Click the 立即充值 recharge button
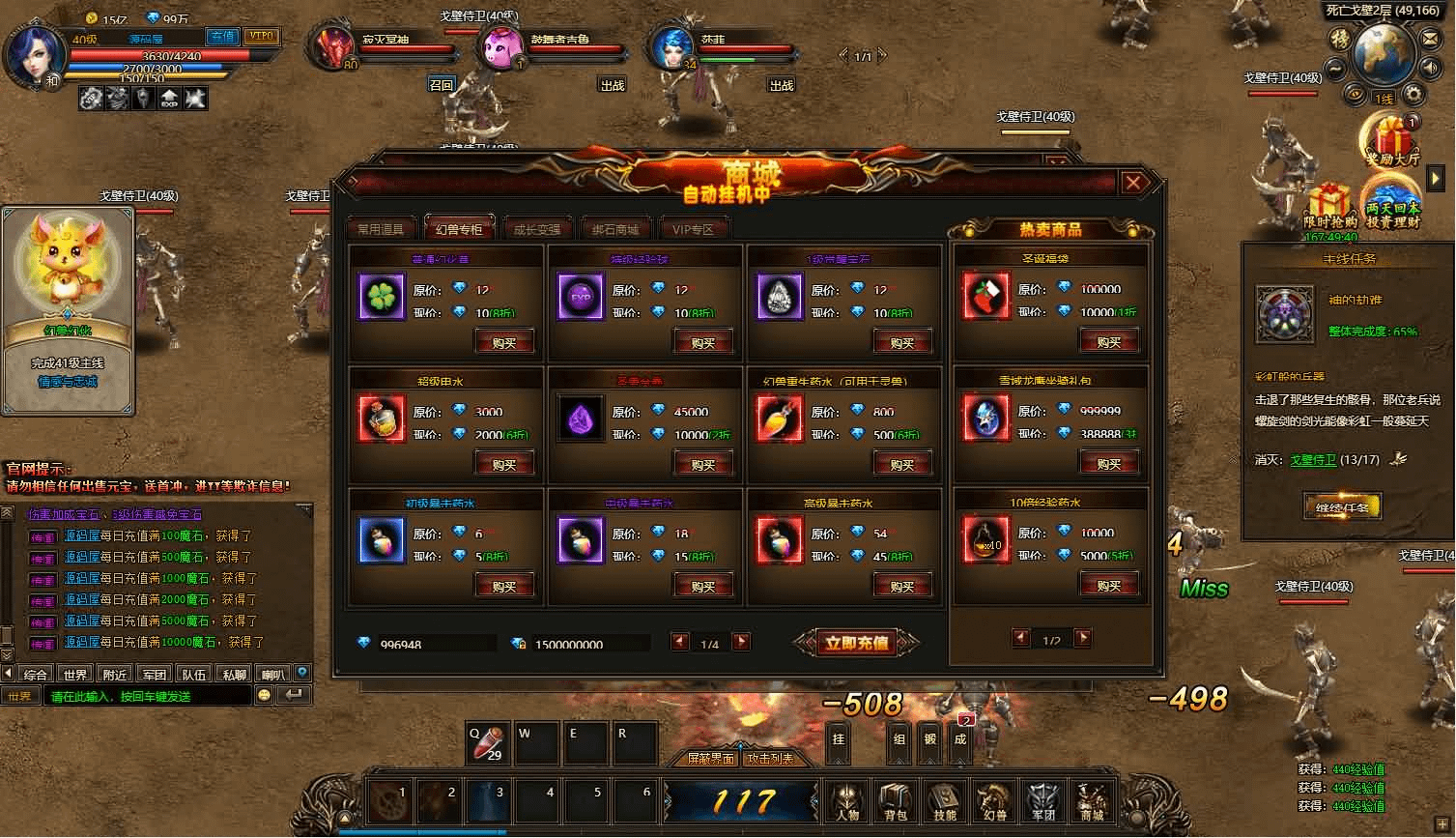The height and width of the screenshot is (838, 1456). (x=856, y=643)
